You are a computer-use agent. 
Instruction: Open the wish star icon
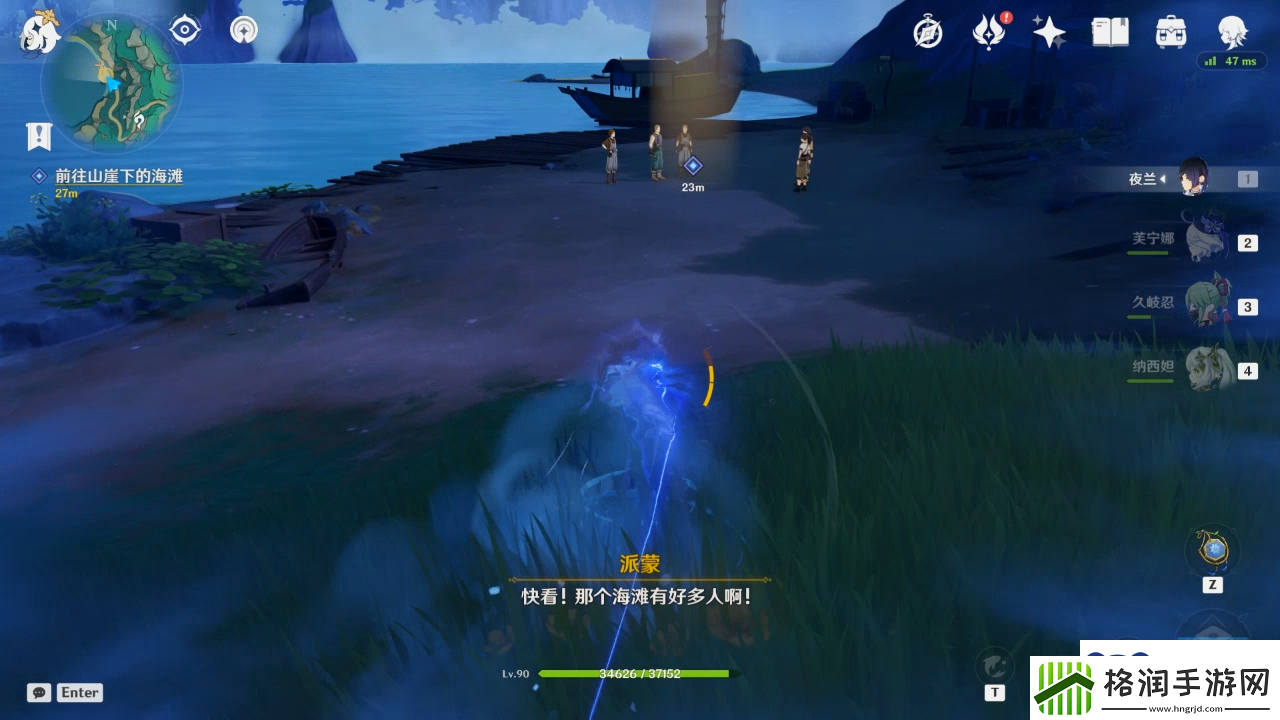[x=1049, y=33]
